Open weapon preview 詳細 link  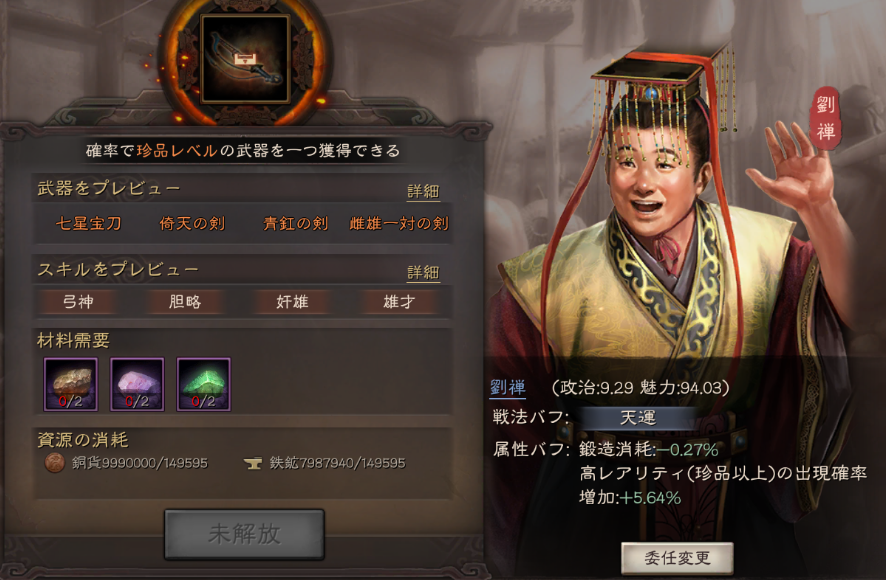pyautogui.click(x=423, y=192)
